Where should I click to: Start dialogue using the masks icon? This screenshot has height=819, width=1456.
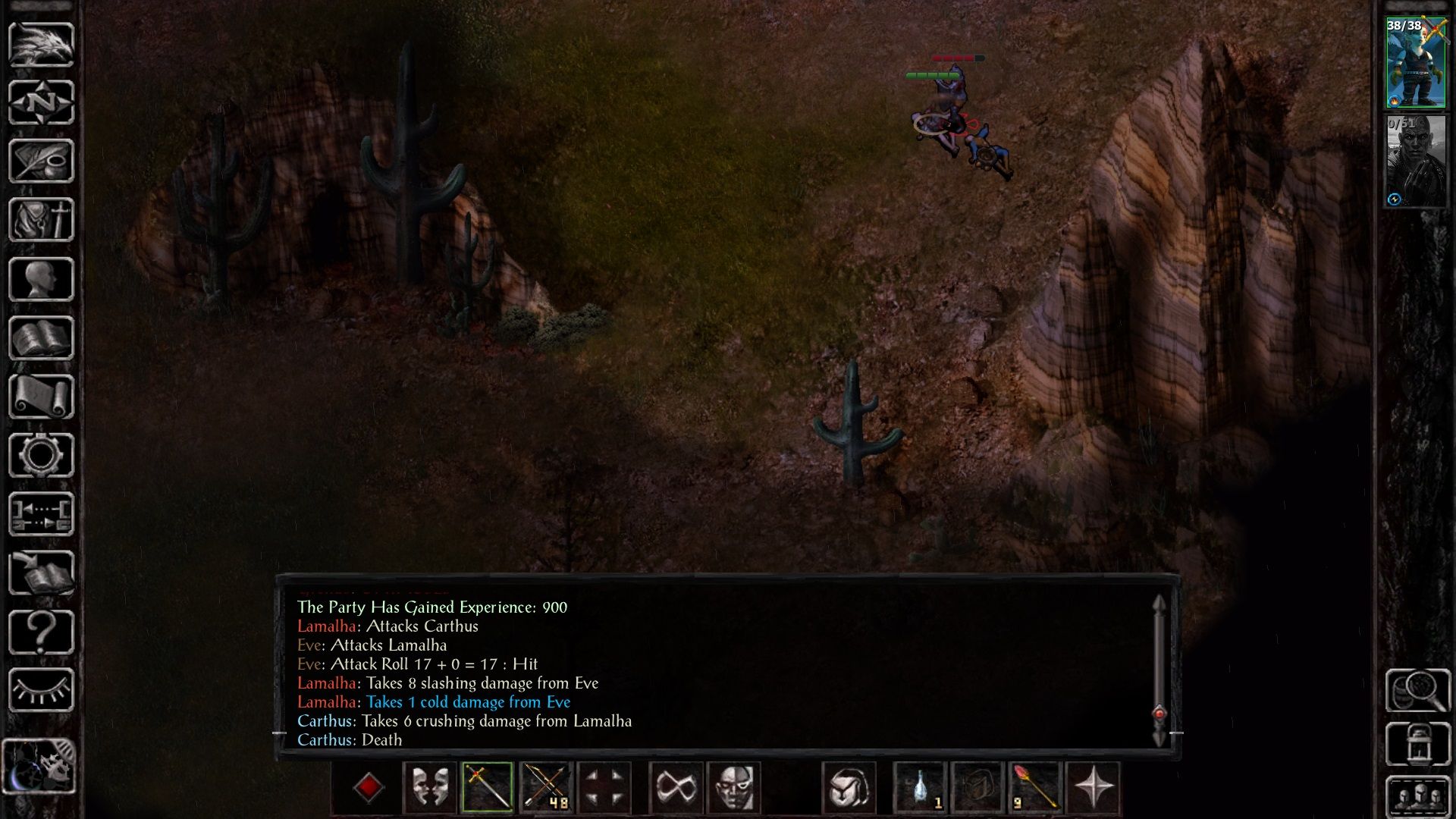click(430, 789)
